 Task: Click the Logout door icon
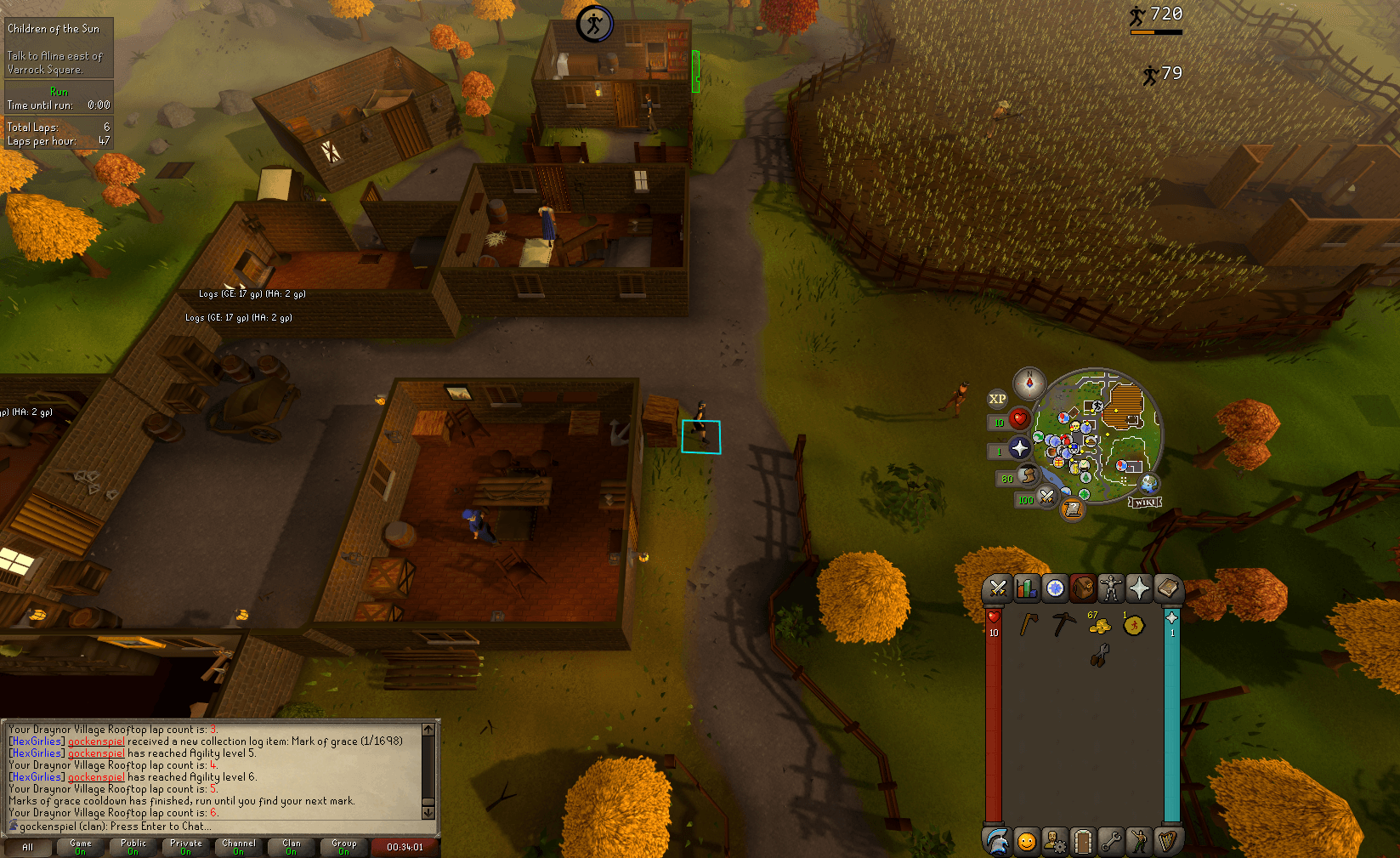click(x=1083, y=842)
